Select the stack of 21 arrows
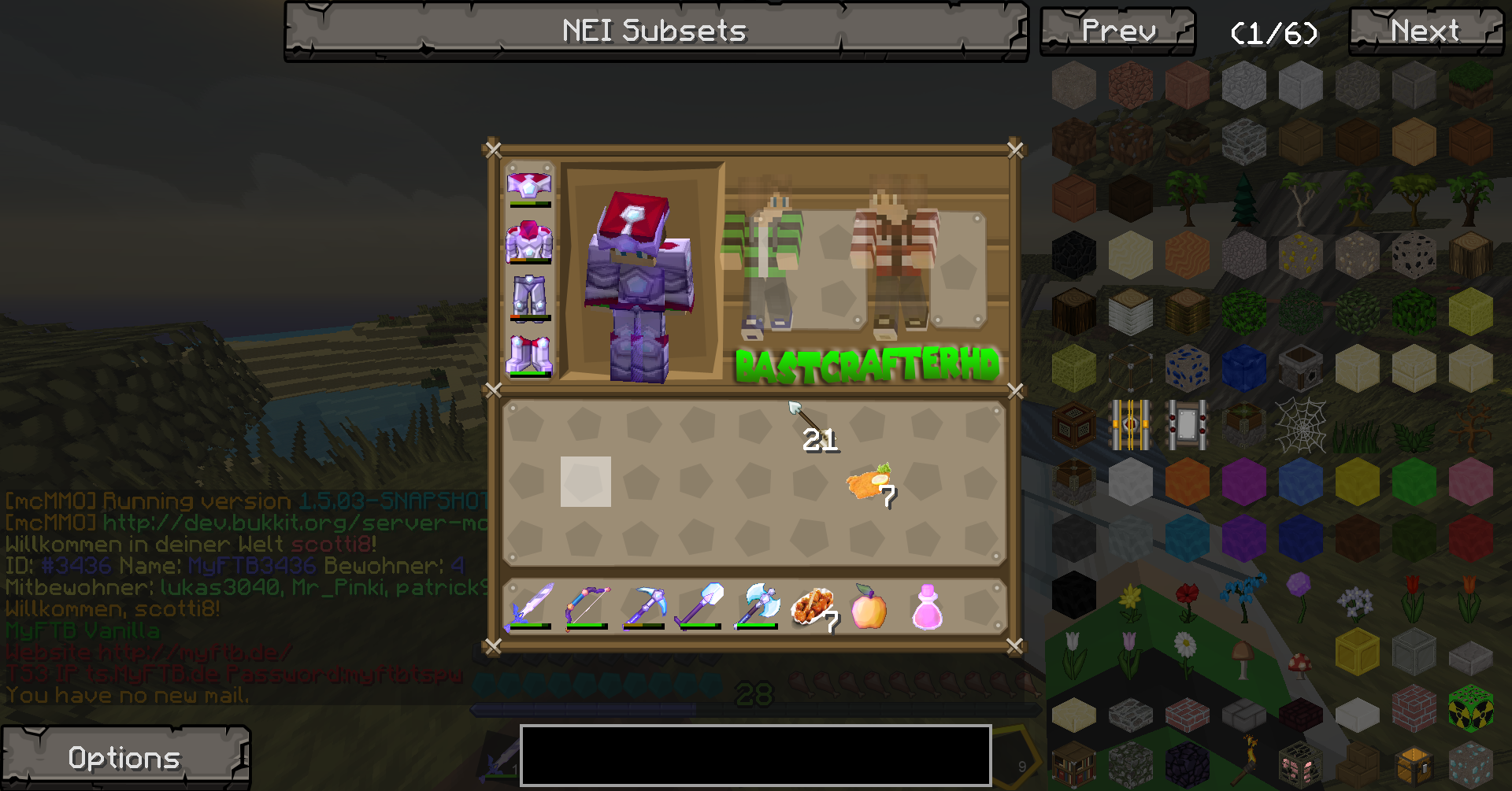 click(x=811, y=425)
